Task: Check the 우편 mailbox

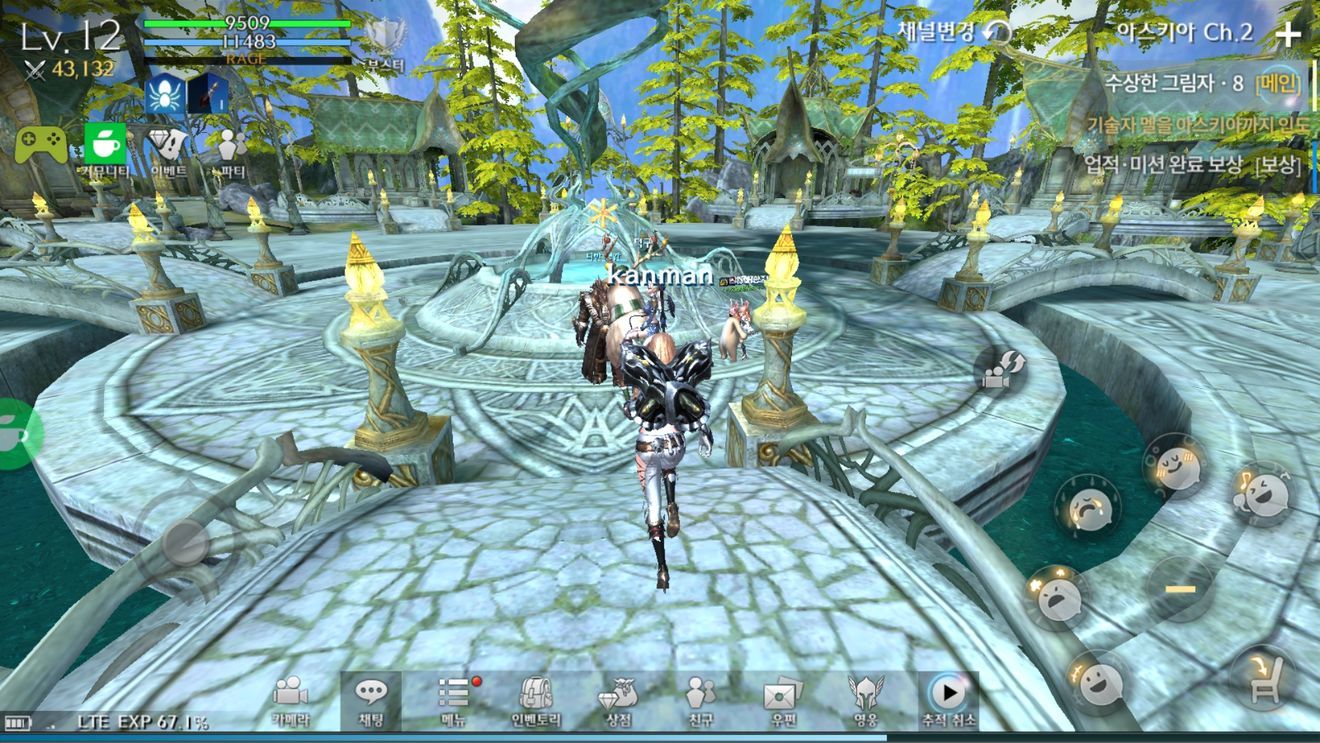Action: (782, 699)
